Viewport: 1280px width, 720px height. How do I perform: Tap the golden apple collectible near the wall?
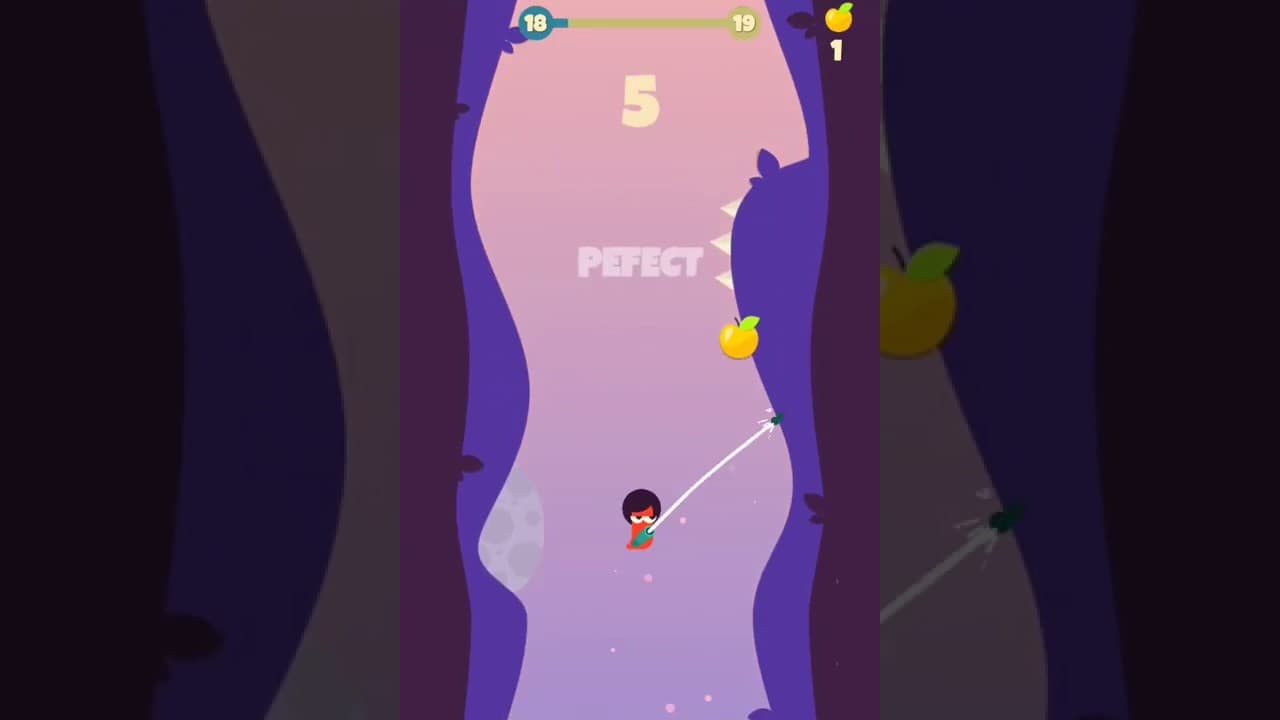(740, 342)
